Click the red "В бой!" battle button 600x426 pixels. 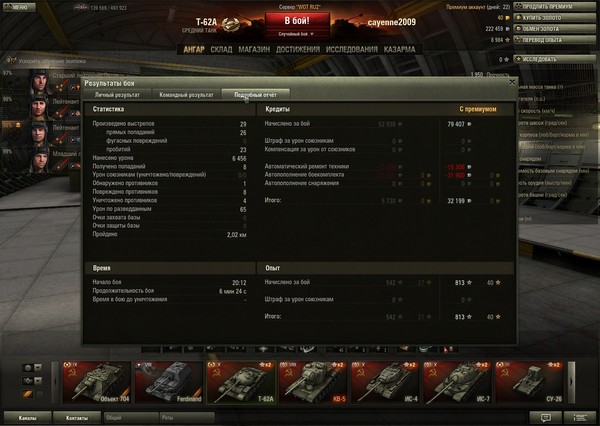295,20
